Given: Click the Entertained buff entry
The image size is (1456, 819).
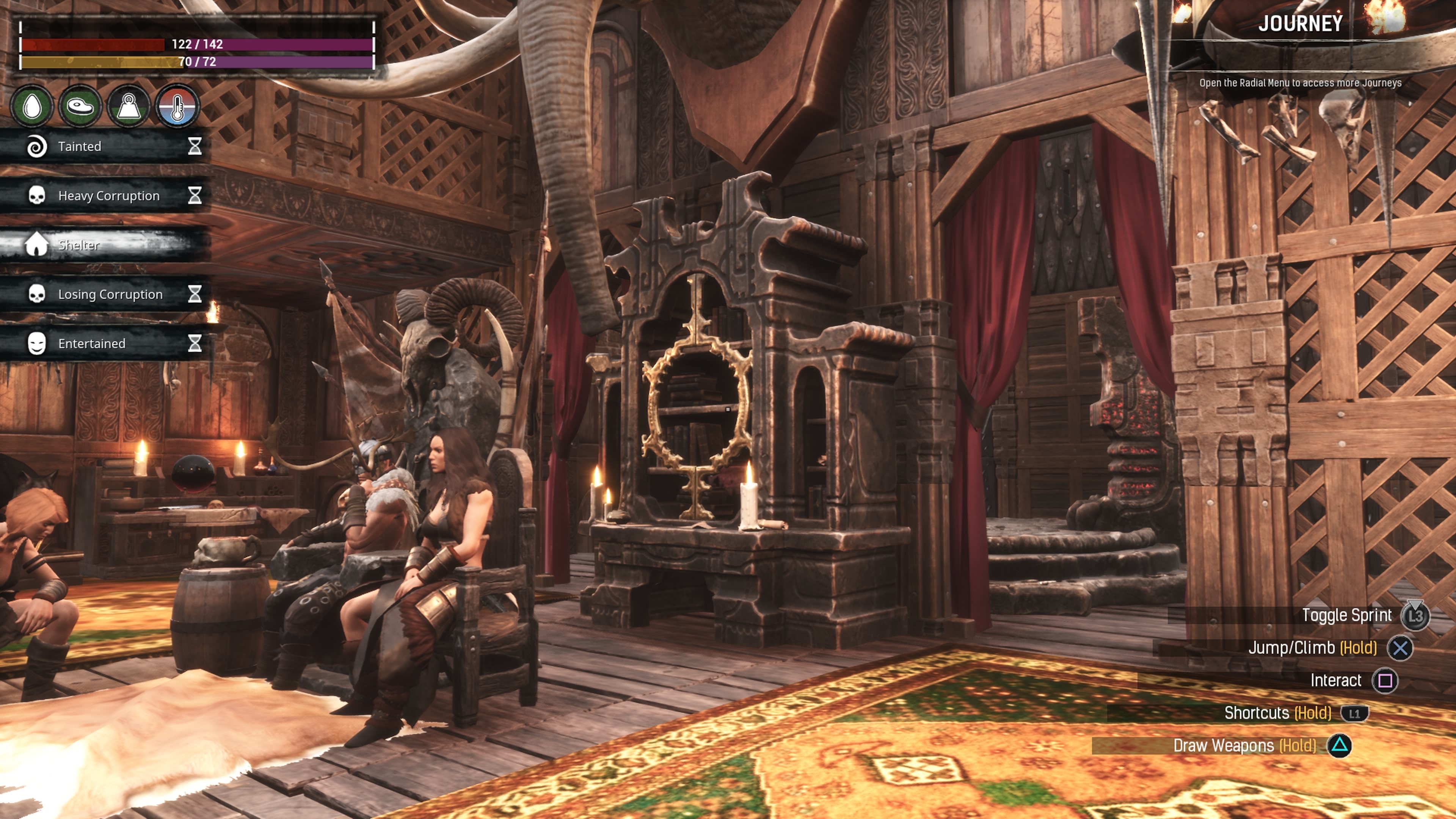Looking at the screenshot, I should pyautogui.click(x=105, y=343).
